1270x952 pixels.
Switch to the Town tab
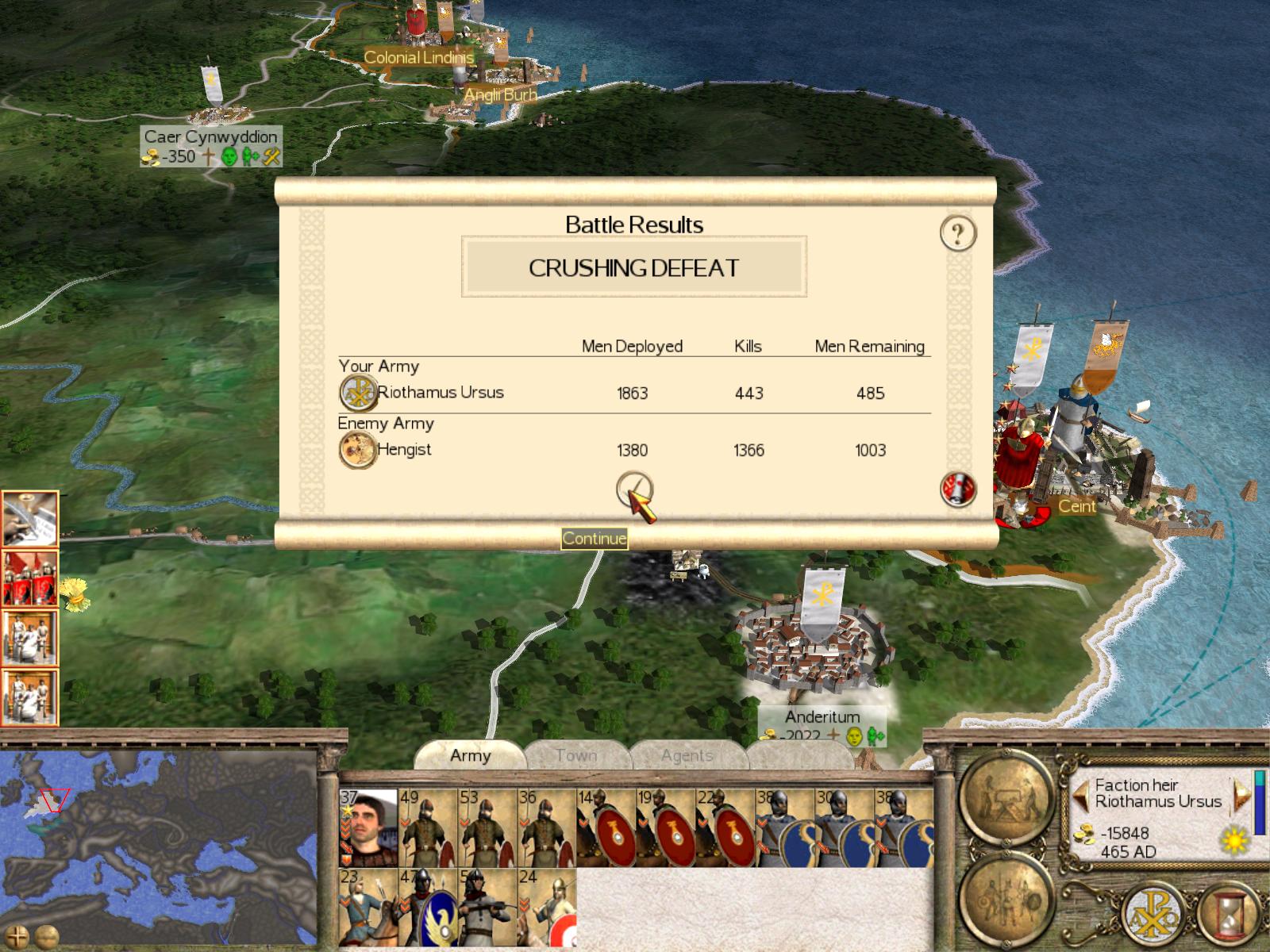click(576, 755)
